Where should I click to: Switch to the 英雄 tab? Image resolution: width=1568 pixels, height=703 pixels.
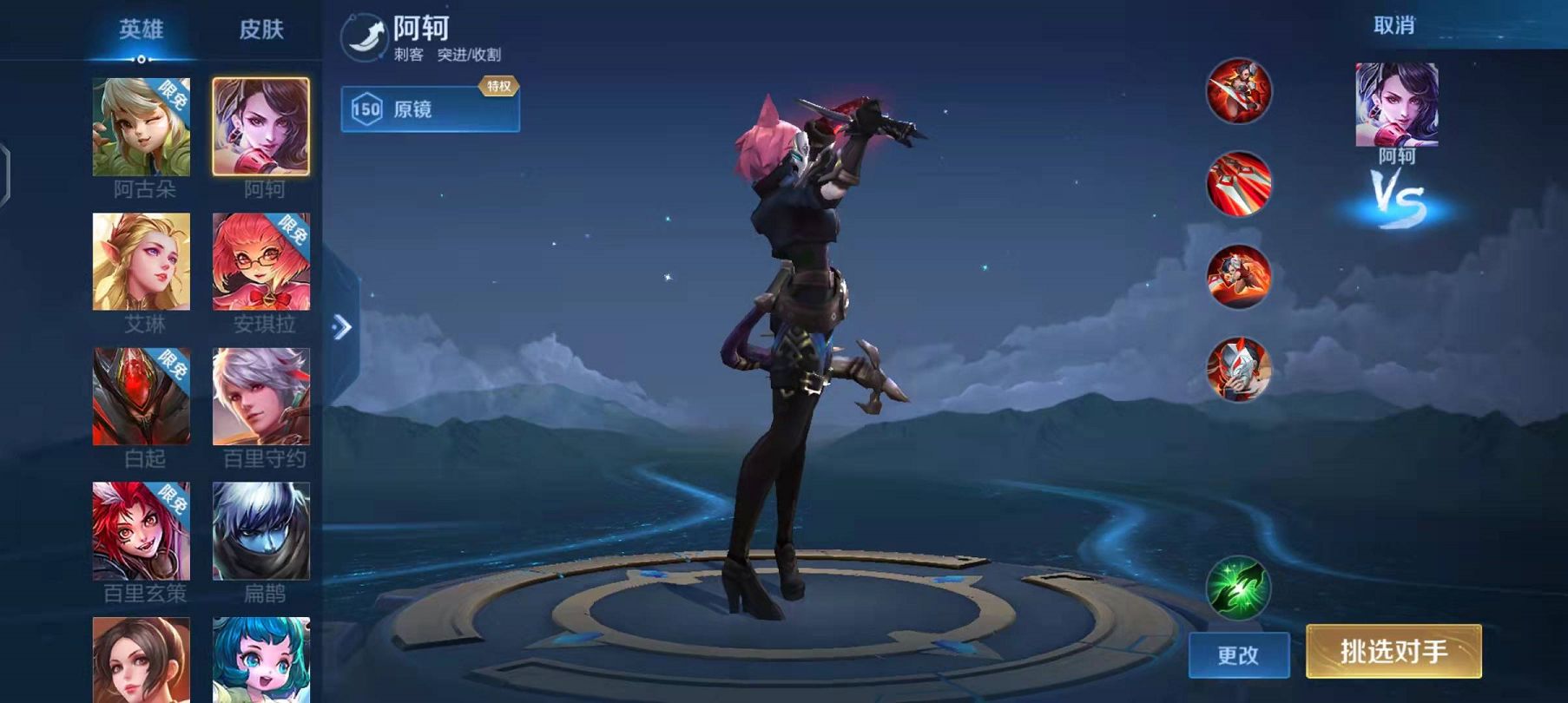(x=141, y=30)
